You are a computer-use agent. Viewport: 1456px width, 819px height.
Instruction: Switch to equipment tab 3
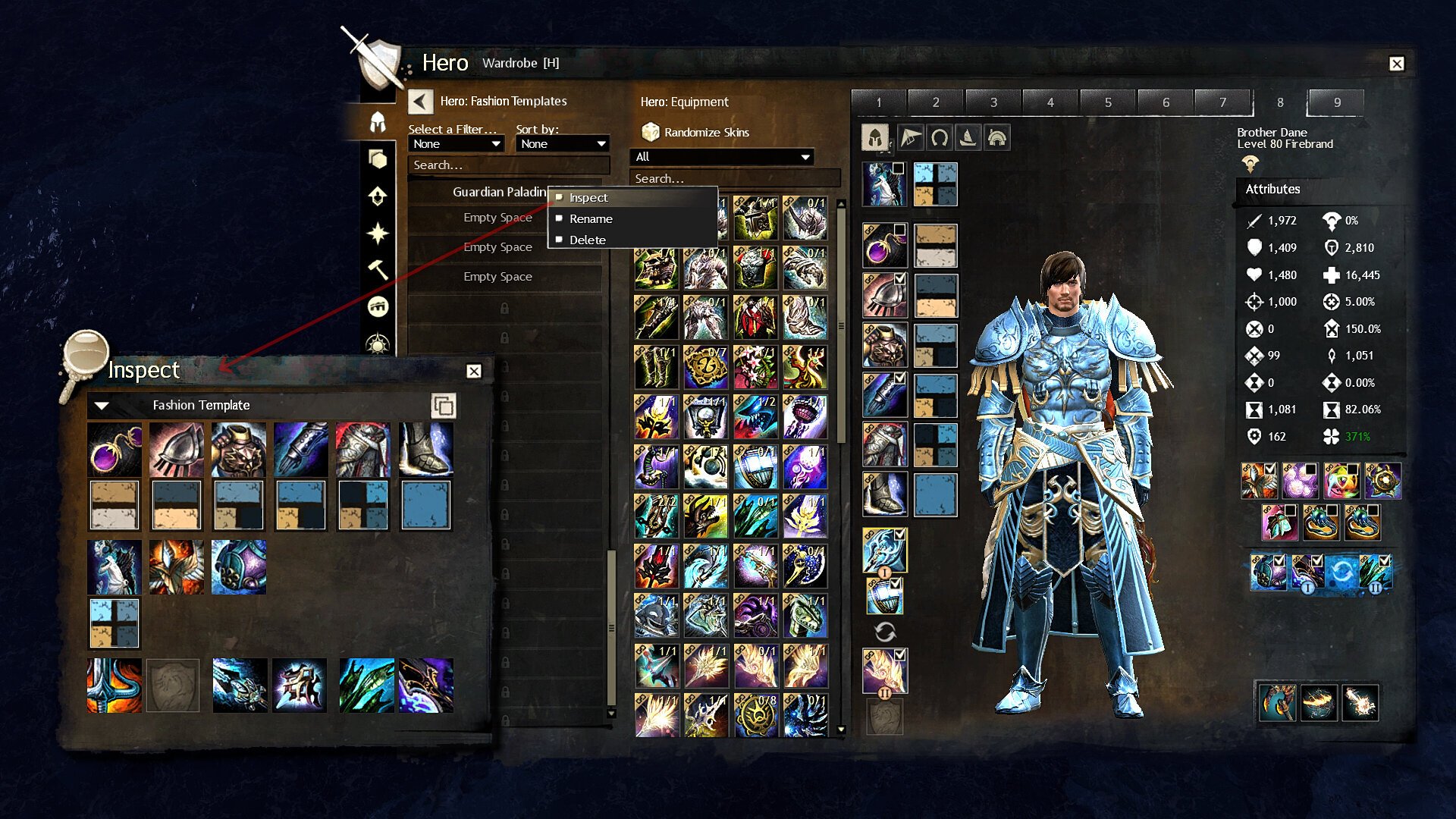(x=993, y=102)
